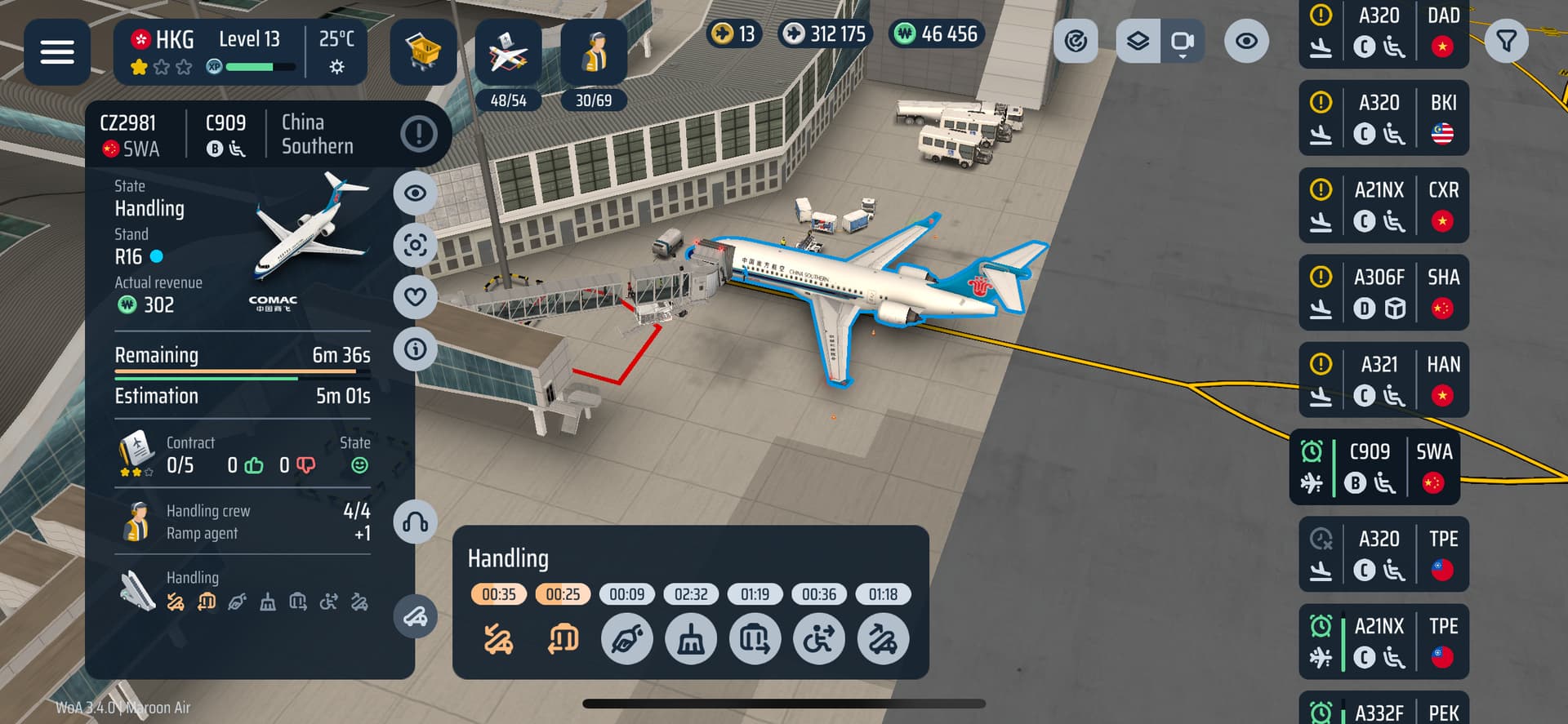Select the A320 flight to DAD
This screenshot has height=724, width=1568.
[x=1383, y=33]
